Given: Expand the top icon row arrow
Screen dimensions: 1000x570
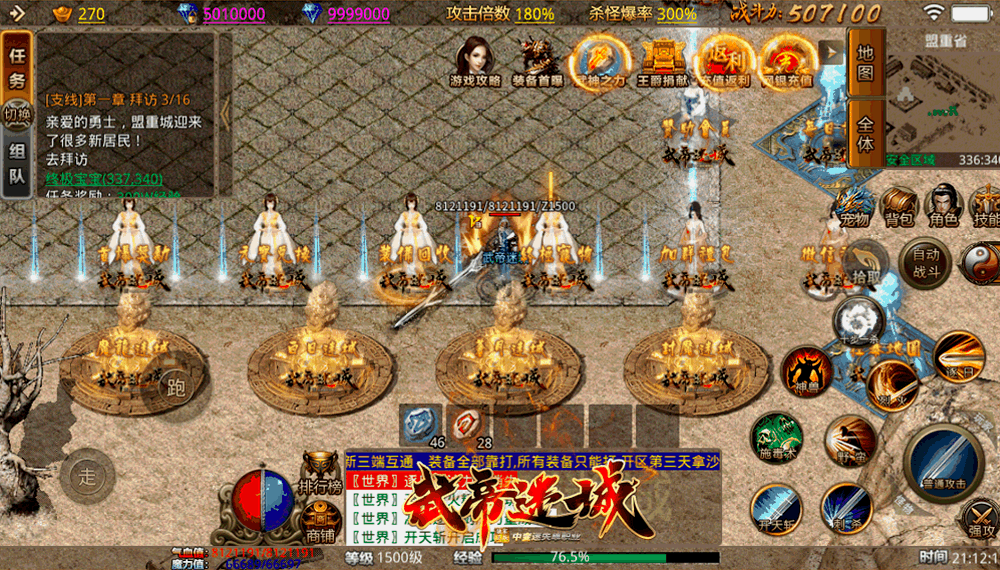Looking at the screenshot, I should pyautogui.click(x=829, y=52).
